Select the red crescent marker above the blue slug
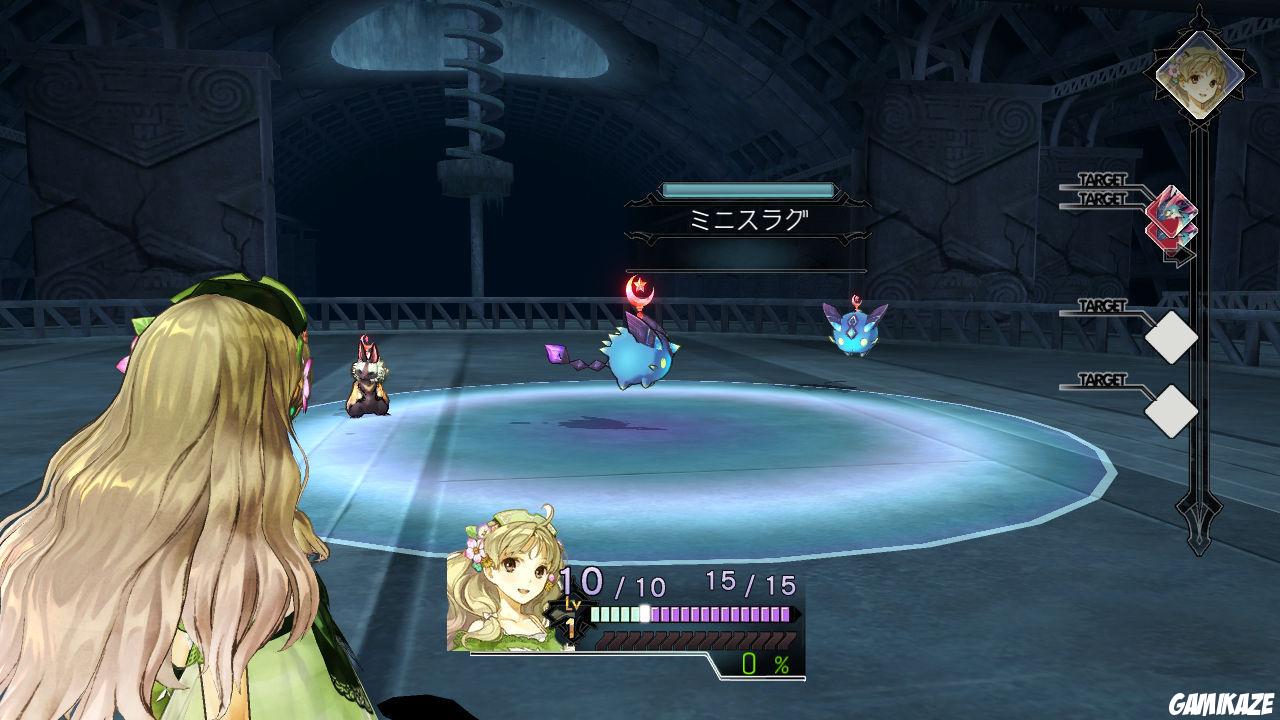Screen dimensions: 1280x720 pyautogui.click(x=641, y=292)
